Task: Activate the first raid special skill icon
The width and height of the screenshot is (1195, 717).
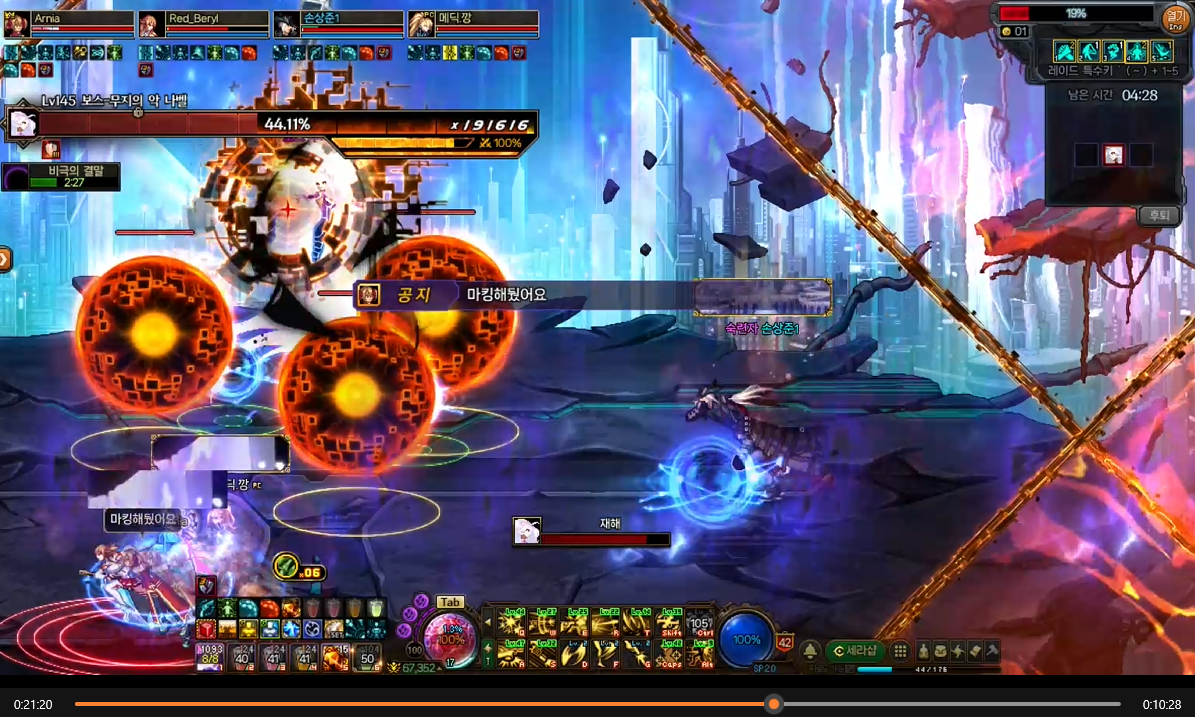Action: pyautogui.click(x=1064, y=51)
